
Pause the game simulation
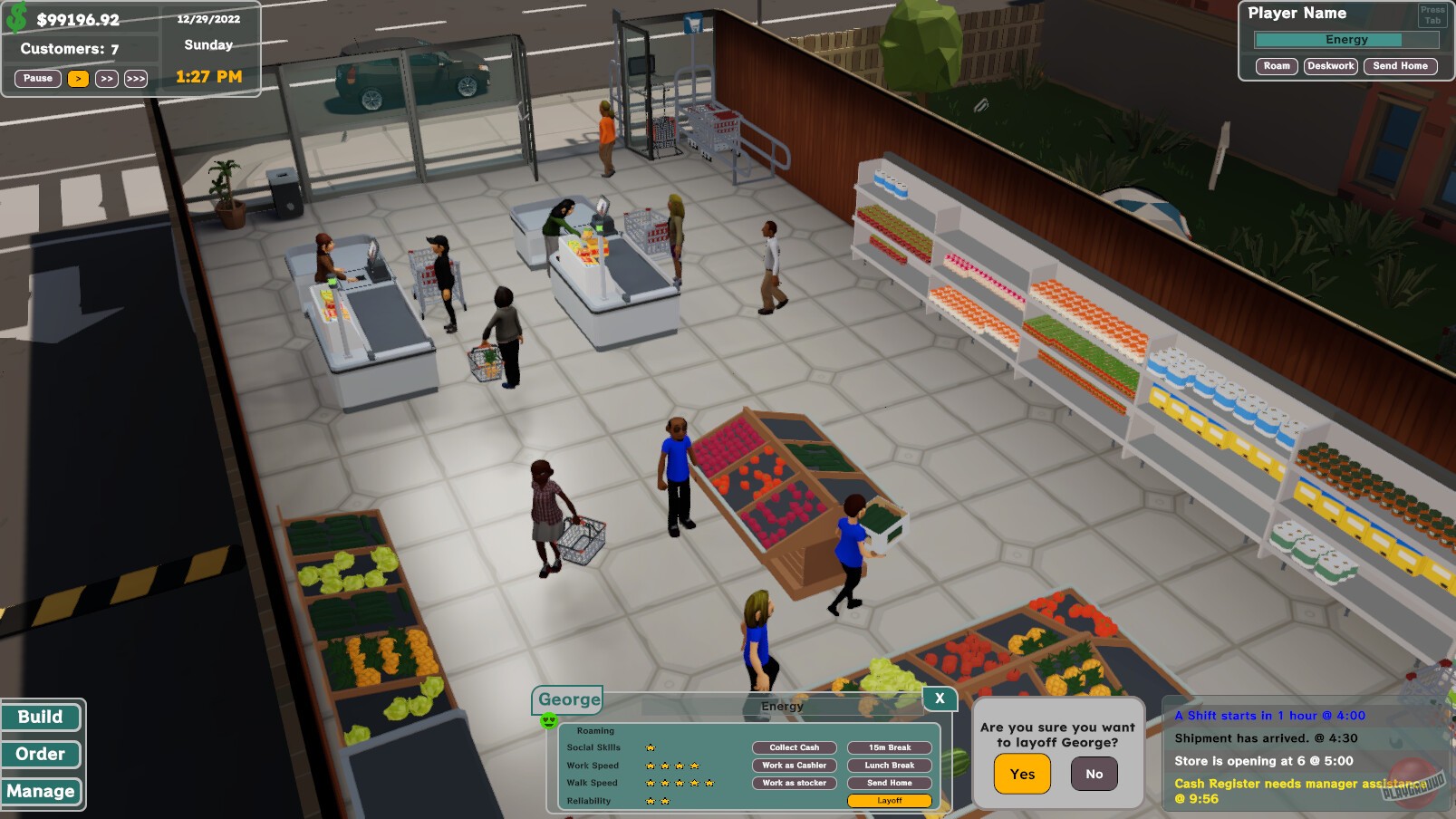pyautogui.click(x=36, y=78)
